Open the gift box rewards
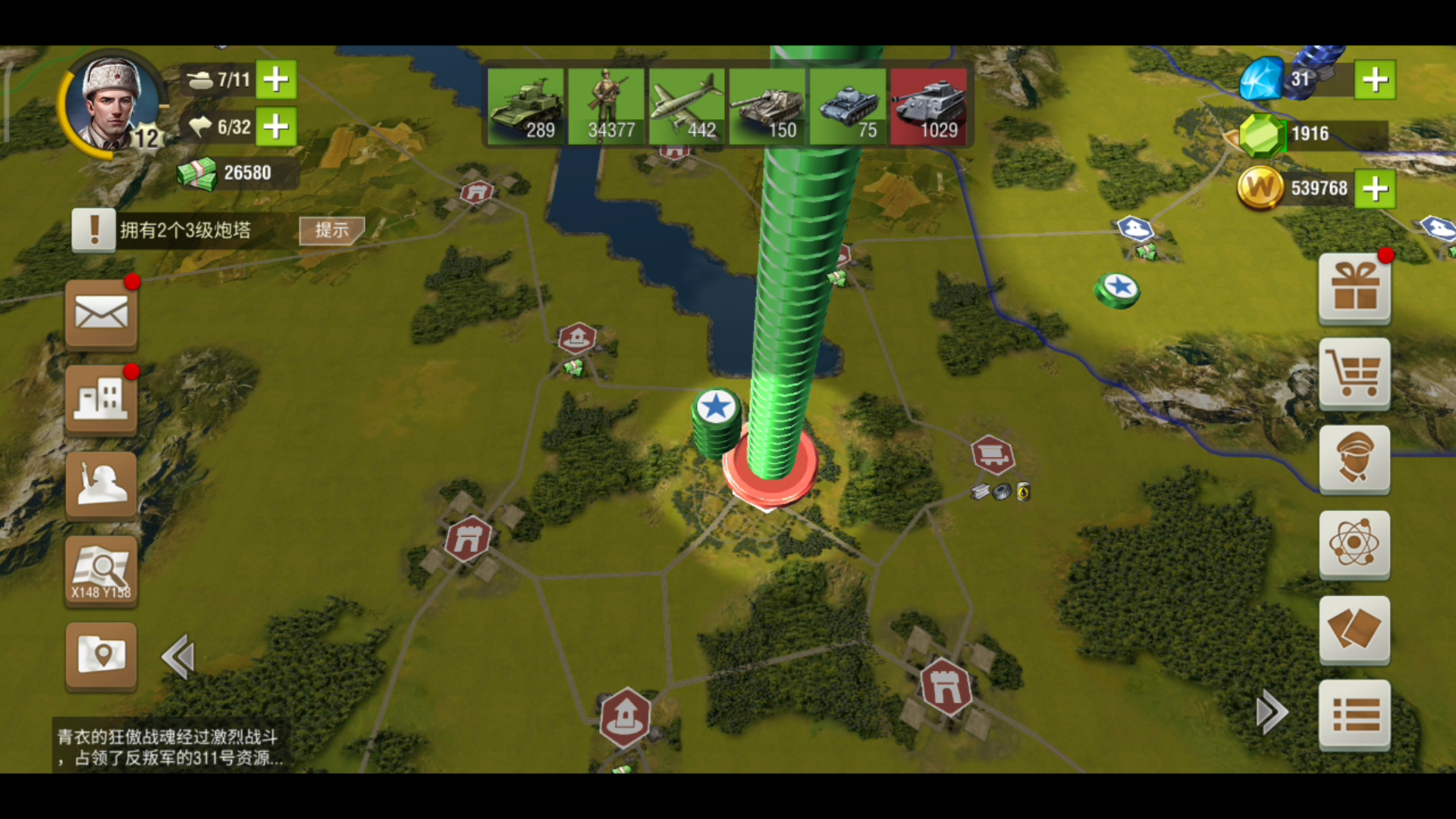Screen dimensions: 1456x819 (1355, 288)
